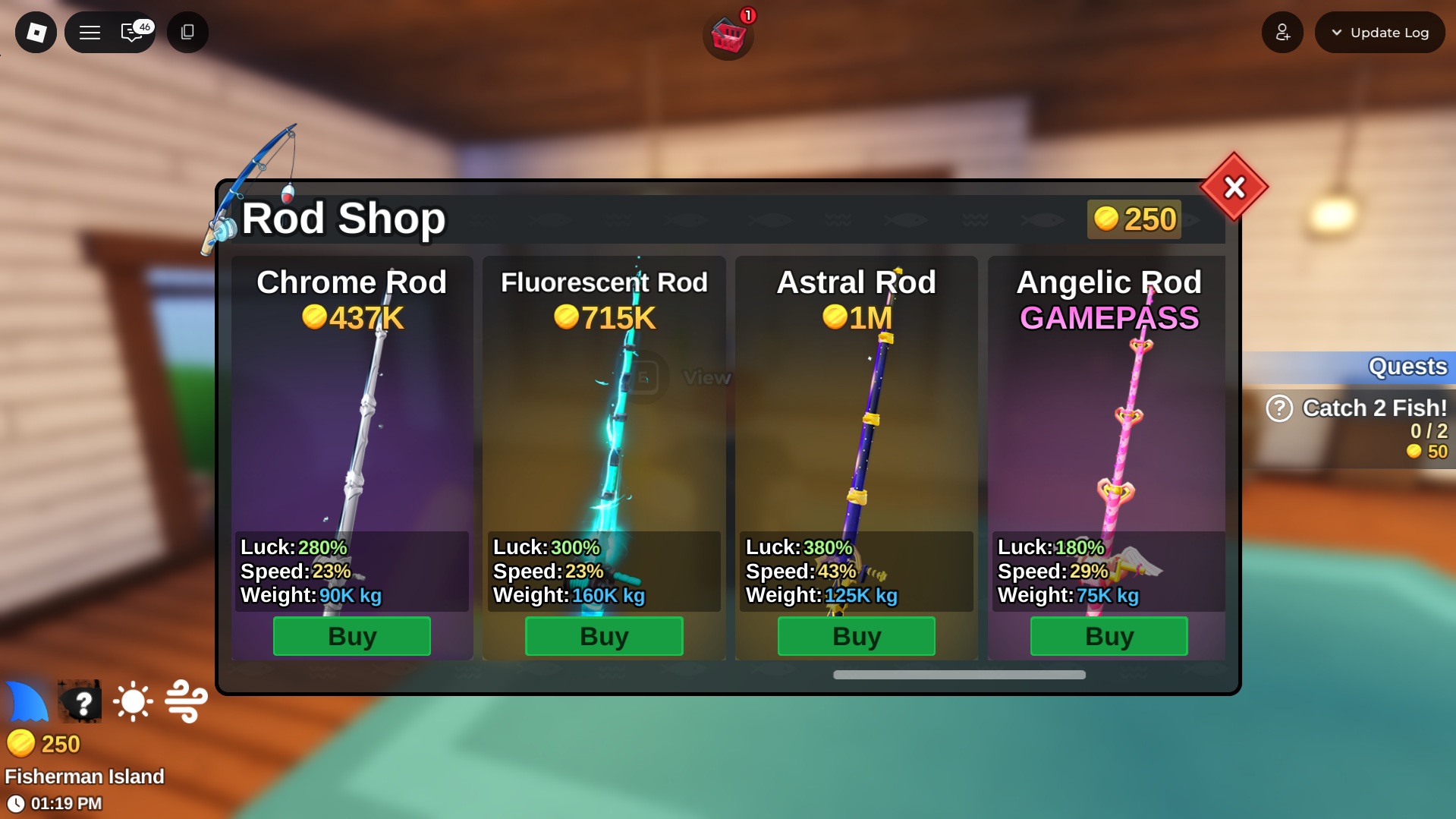1456x819 pixels.
Task: Buy the Angelic Rod gamepass
Action: pyautogui.click(x=1109, y=636)
